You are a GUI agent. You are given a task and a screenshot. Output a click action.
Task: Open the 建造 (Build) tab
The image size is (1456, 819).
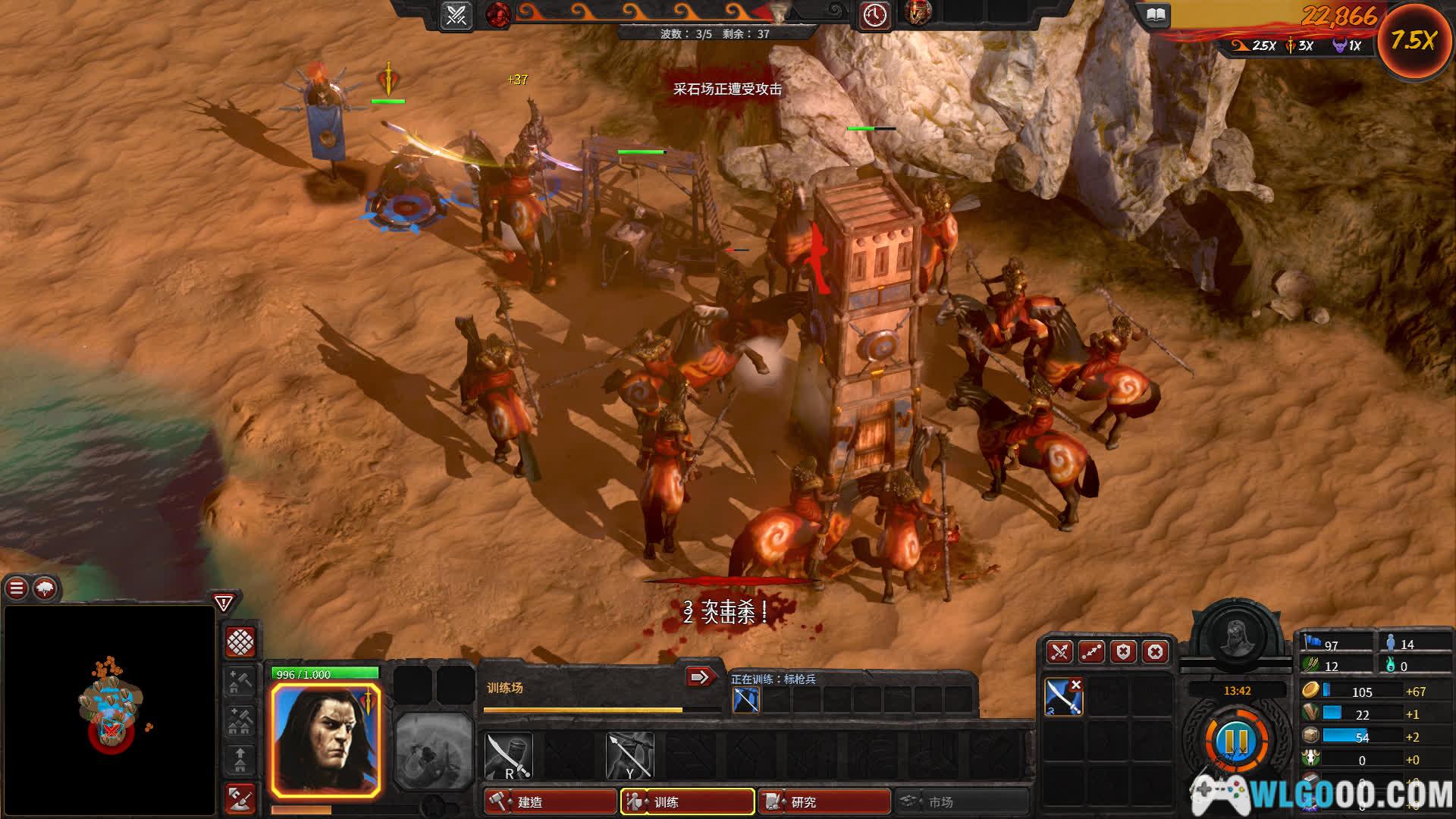coord(551,802)
